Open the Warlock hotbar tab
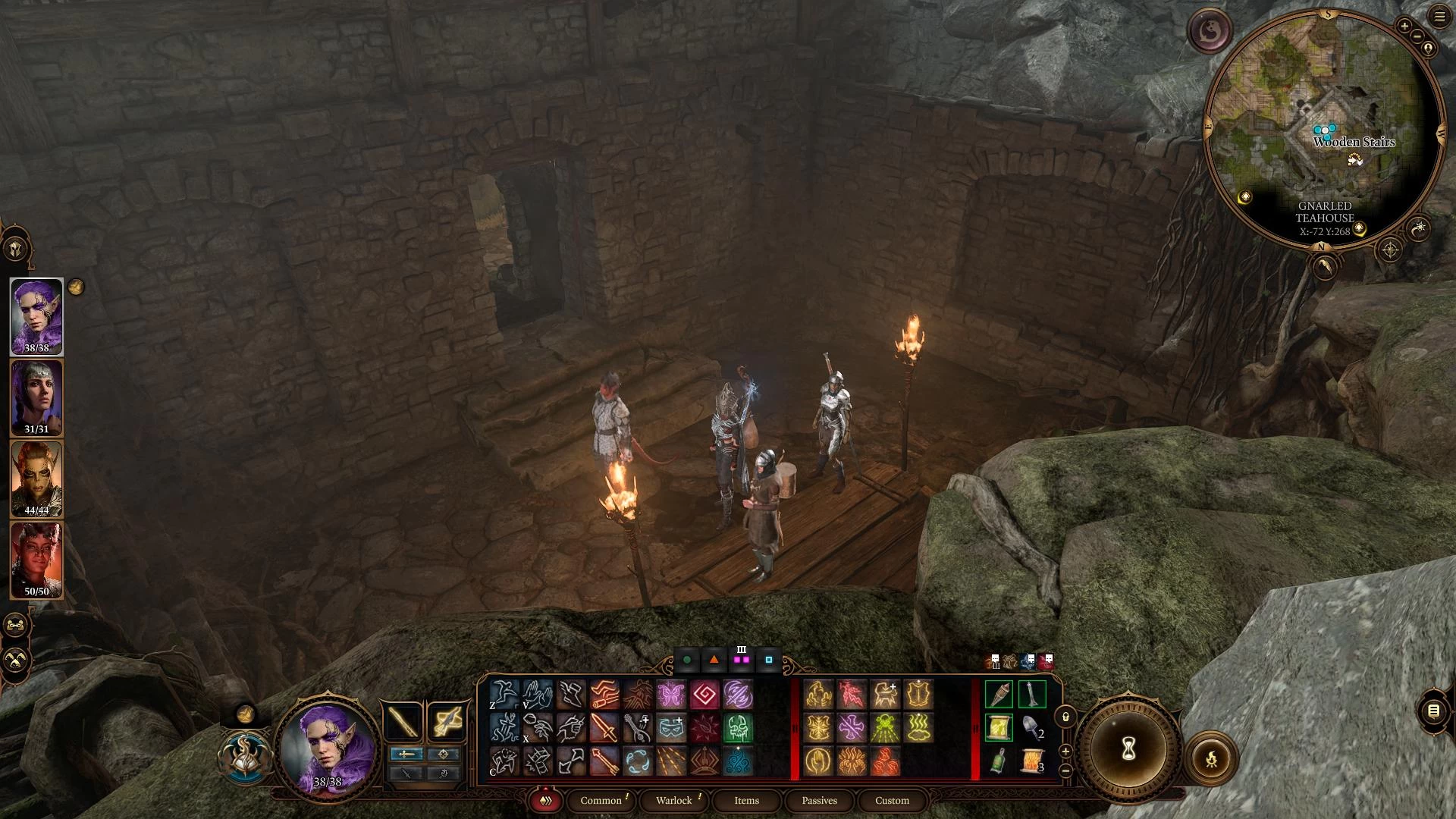Viewport: 1456px width, 819px height. click(673, 800)
